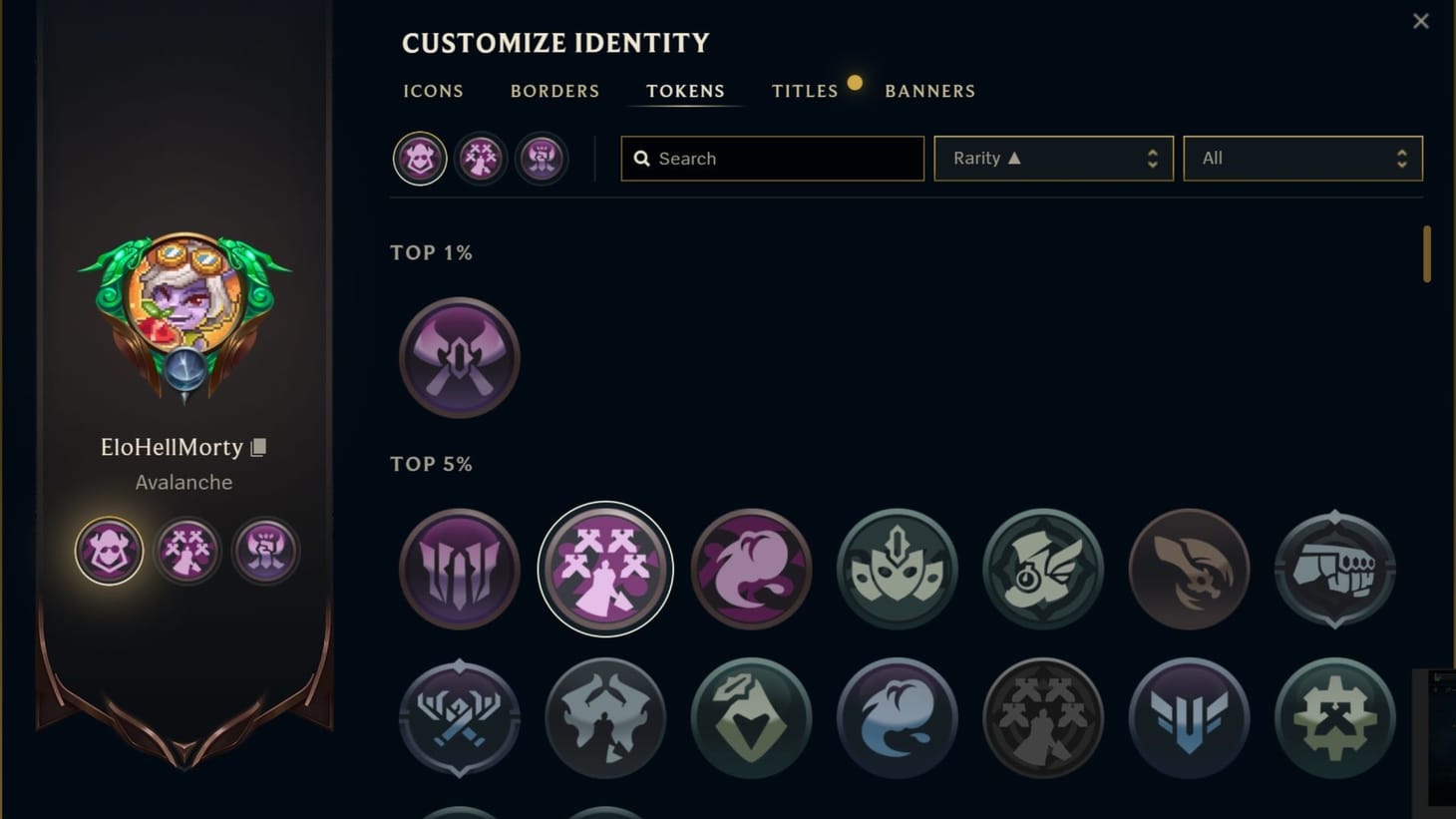
Task: Pick the three-masks token in Top 5%
Action: pyautogui.click(x=896, y=569)
